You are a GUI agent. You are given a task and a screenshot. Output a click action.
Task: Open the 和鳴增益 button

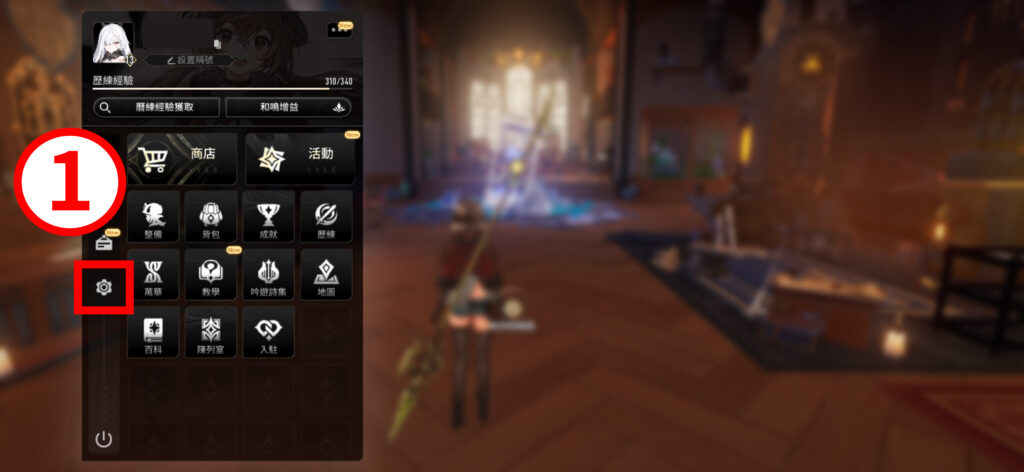click(x=288, y=108)
